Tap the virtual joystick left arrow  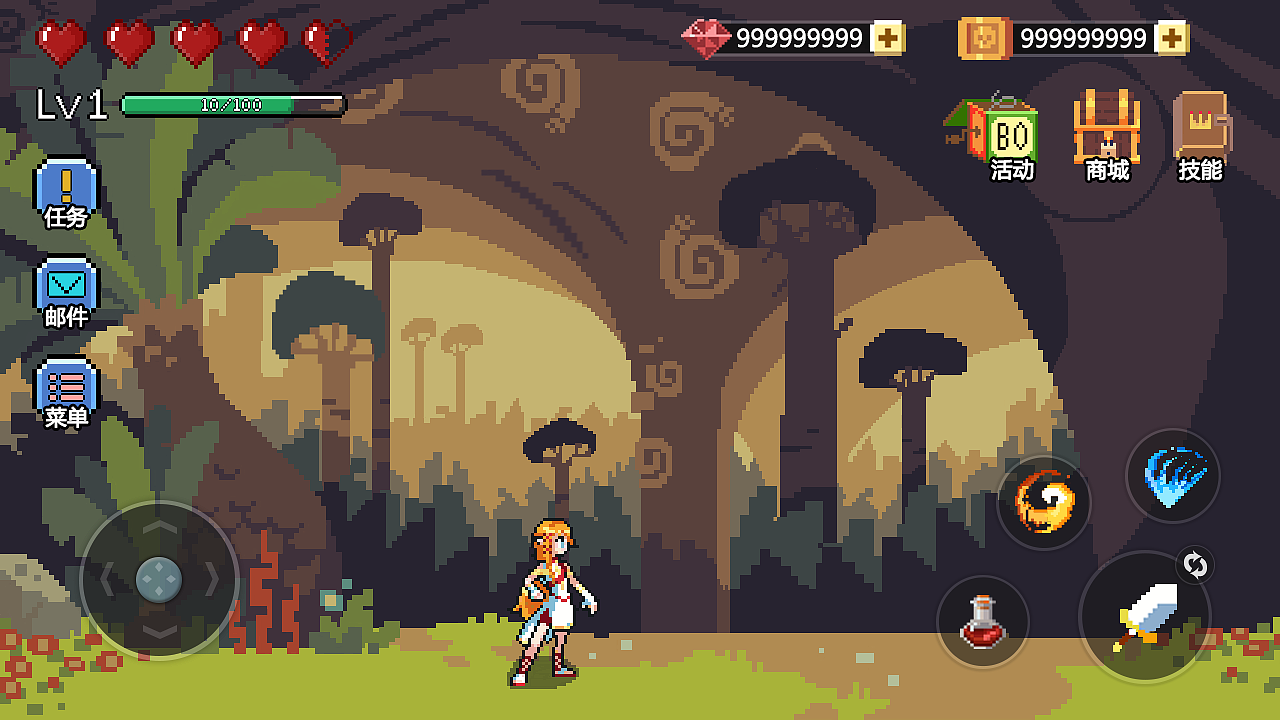tap(106, 579)
